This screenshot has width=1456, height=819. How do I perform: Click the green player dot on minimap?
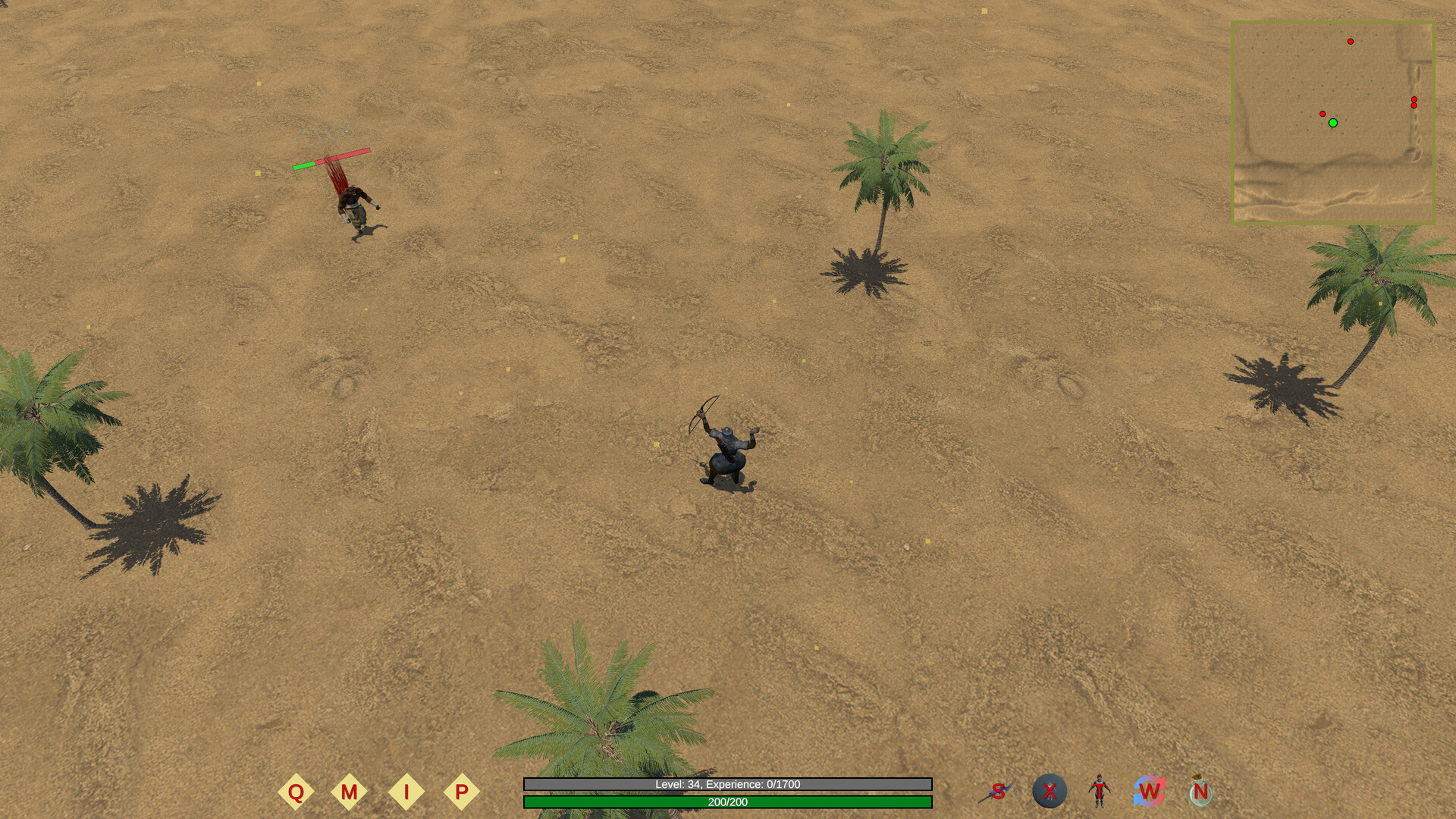1333,122
